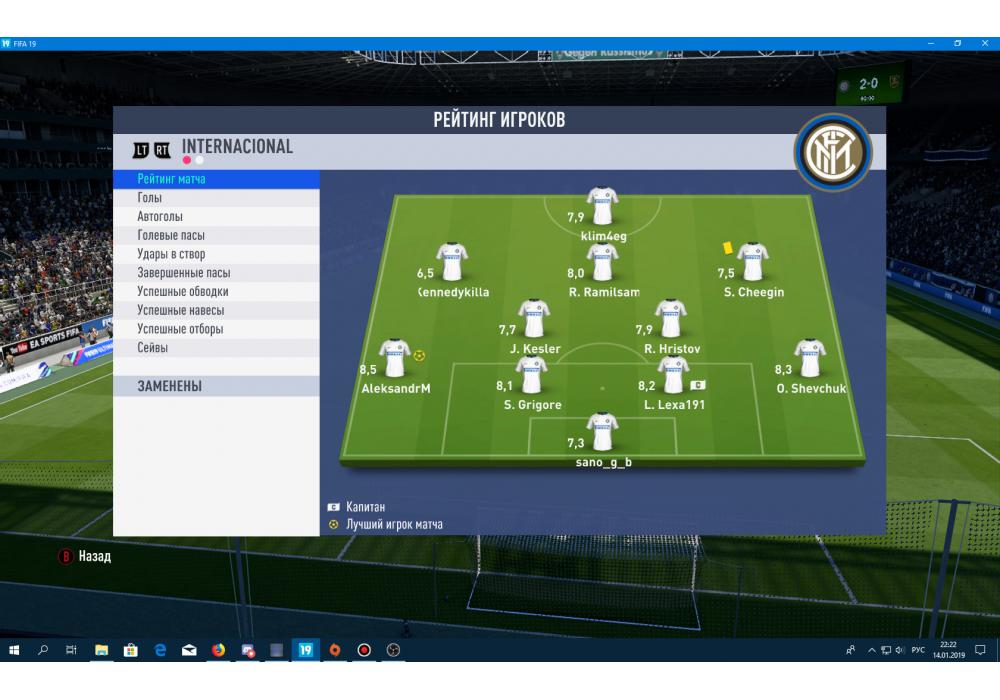1000x700 pixels.
Task: Pick R. Ramilsam's shirt on the formation
Action: coord(602,263)
